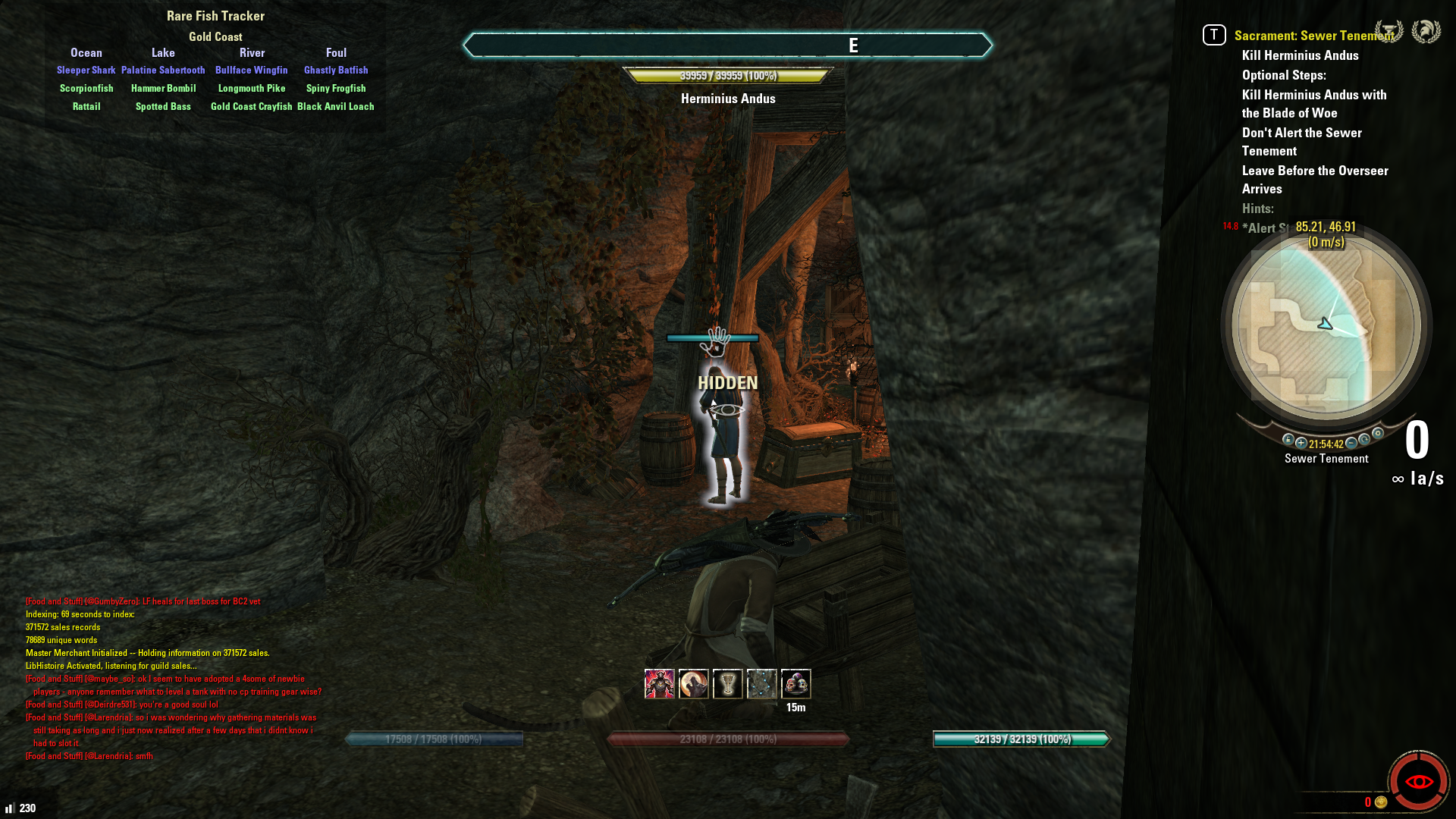The width and height of the screenshot is (1456, 819).
Task: Select the armored warrior buff icon
Action: tap(659, 684)
